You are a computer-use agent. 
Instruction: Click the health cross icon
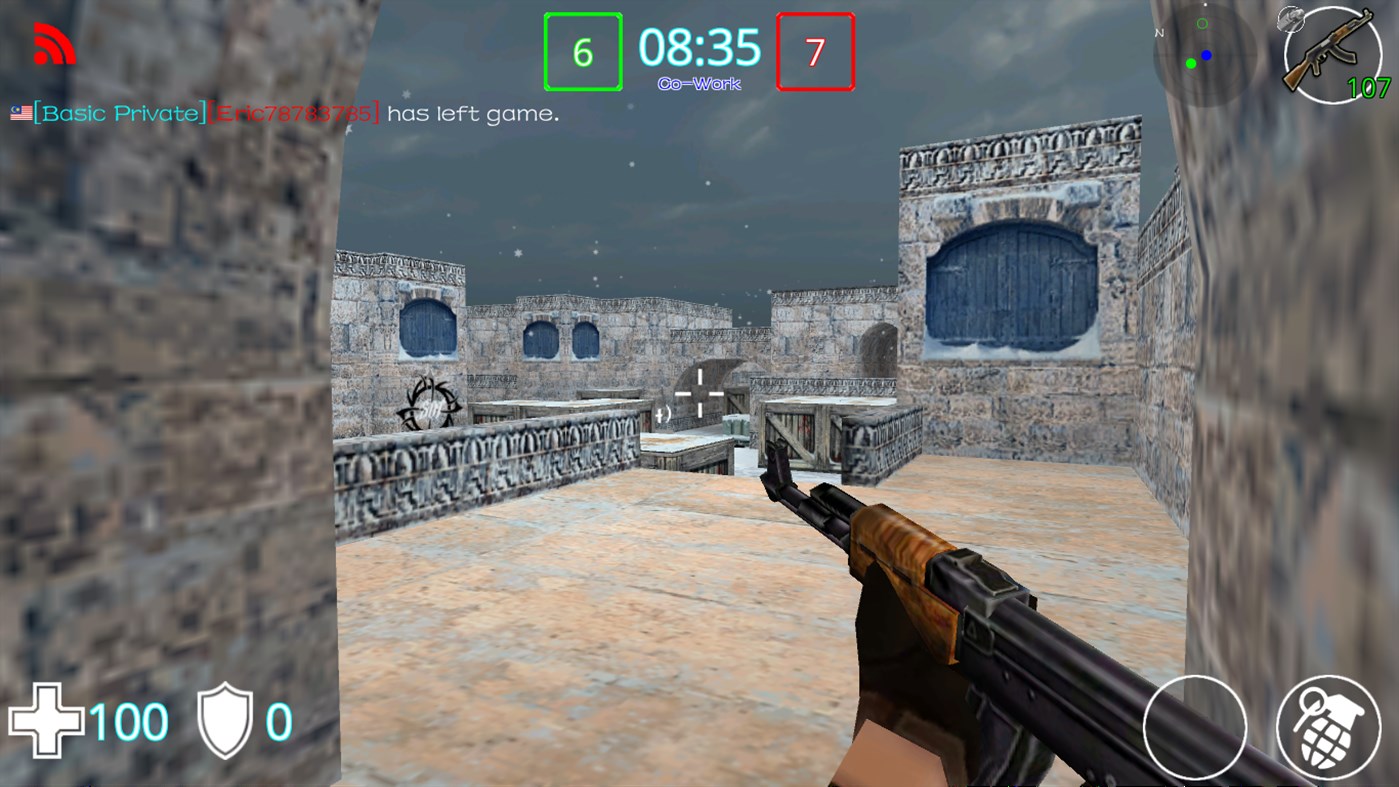coord(48,719)
